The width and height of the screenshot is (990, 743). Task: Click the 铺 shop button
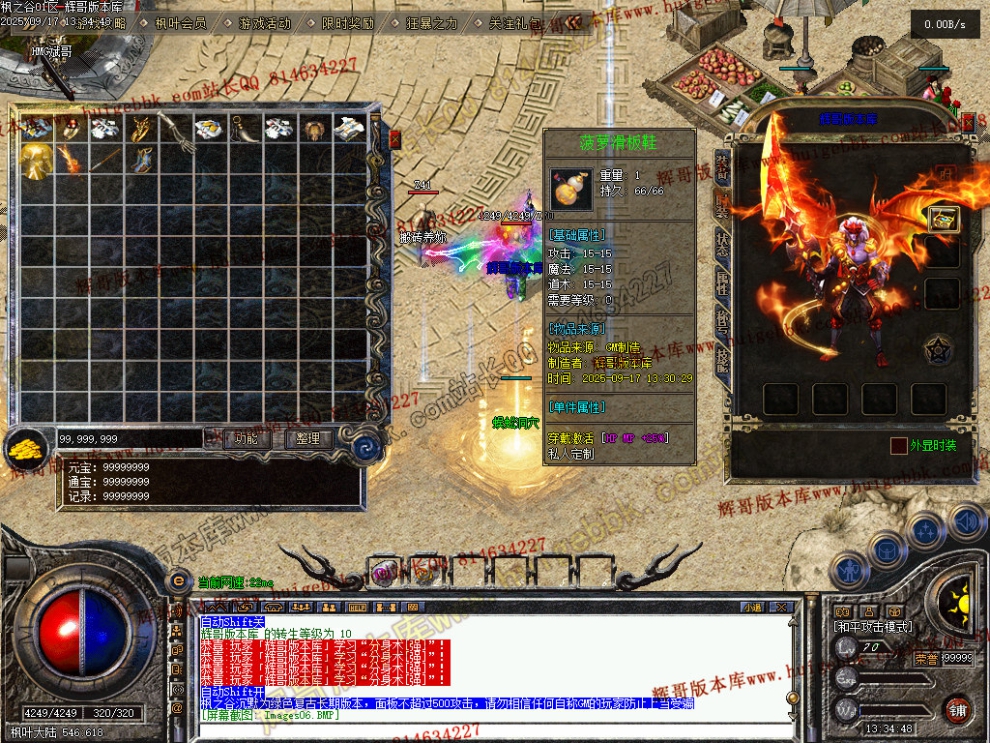[x=957, y=710]
